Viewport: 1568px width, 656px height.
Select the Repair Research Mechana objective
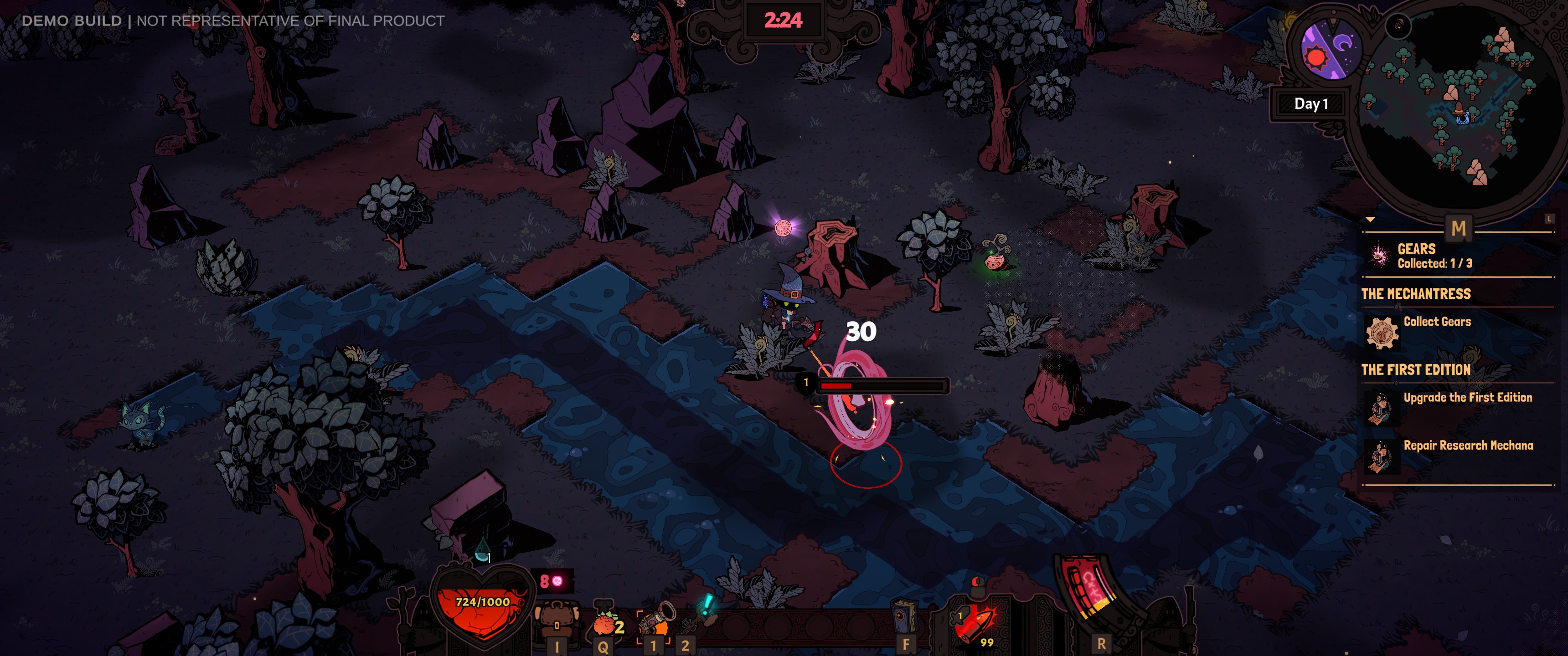[1468, 446]
